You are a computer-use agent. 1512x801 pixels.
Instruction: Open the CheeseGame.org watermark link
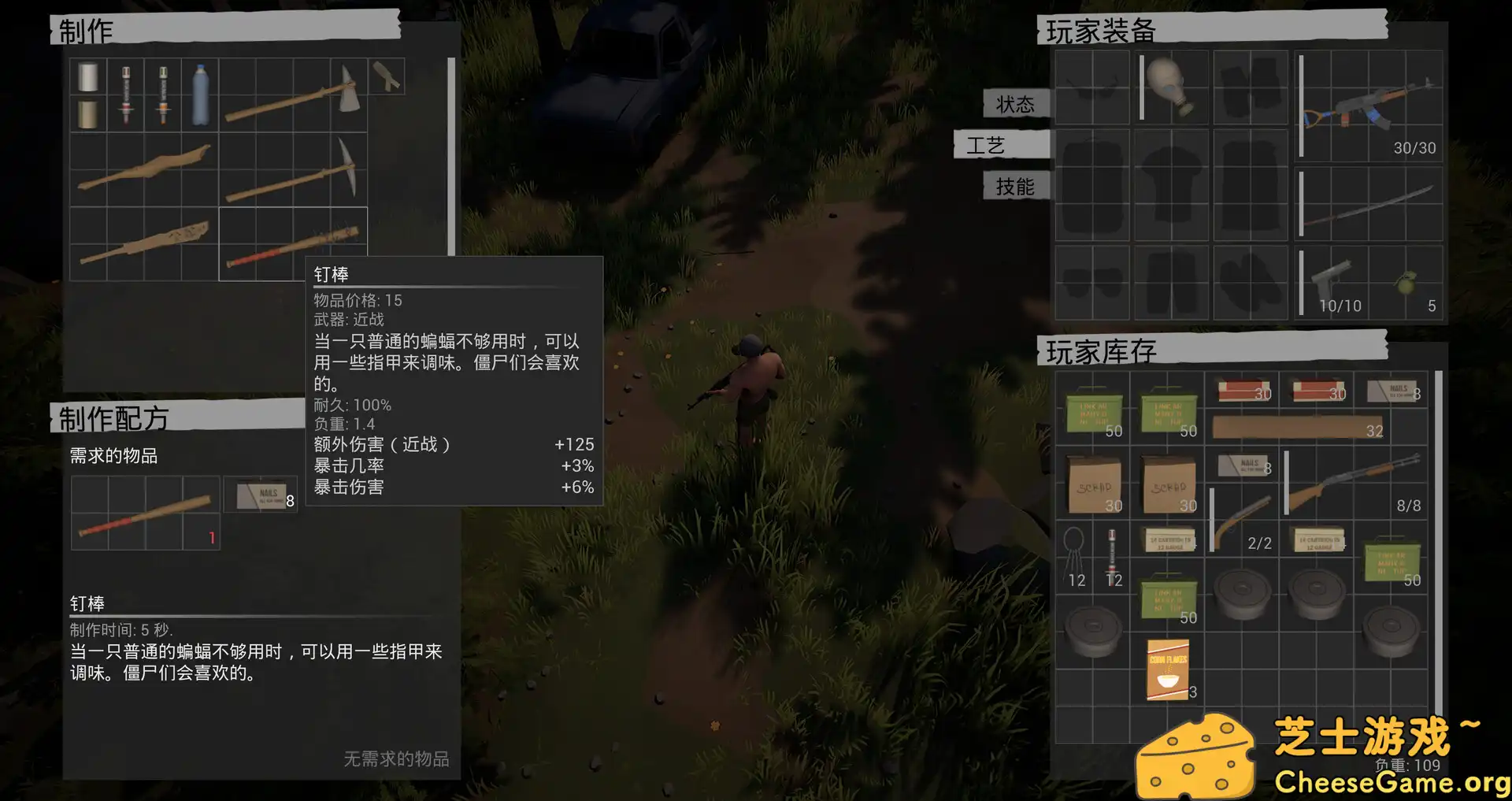tap(1394, 784)
